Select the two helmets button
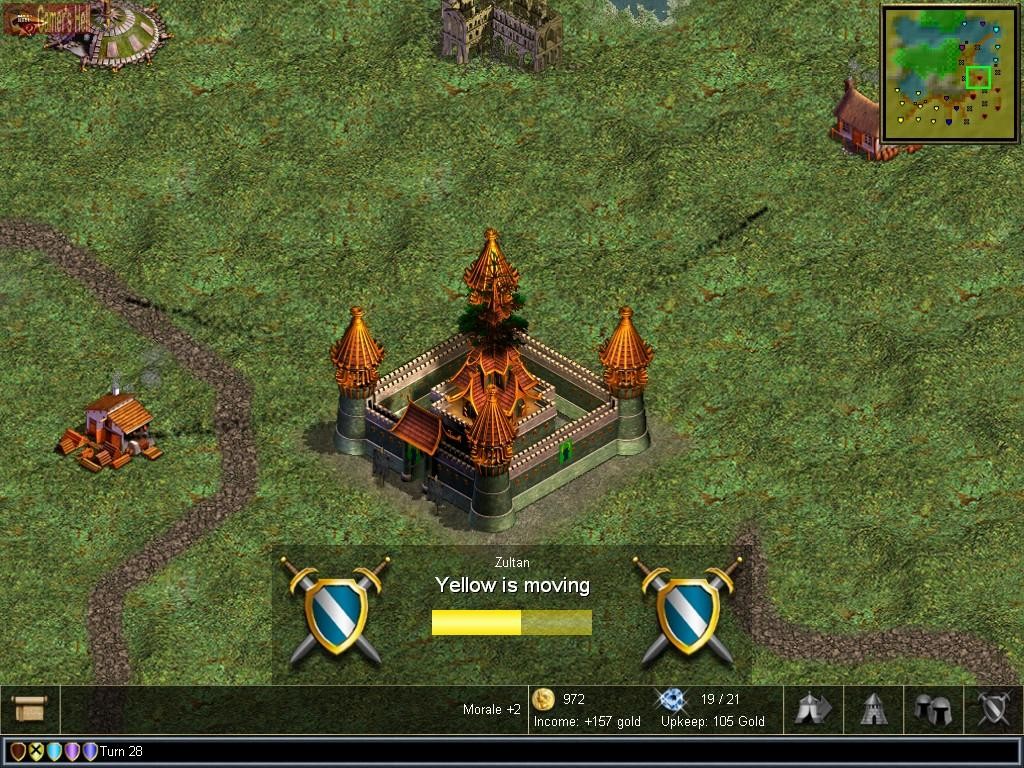The image size is (1024, 768). tap(933, 709)
